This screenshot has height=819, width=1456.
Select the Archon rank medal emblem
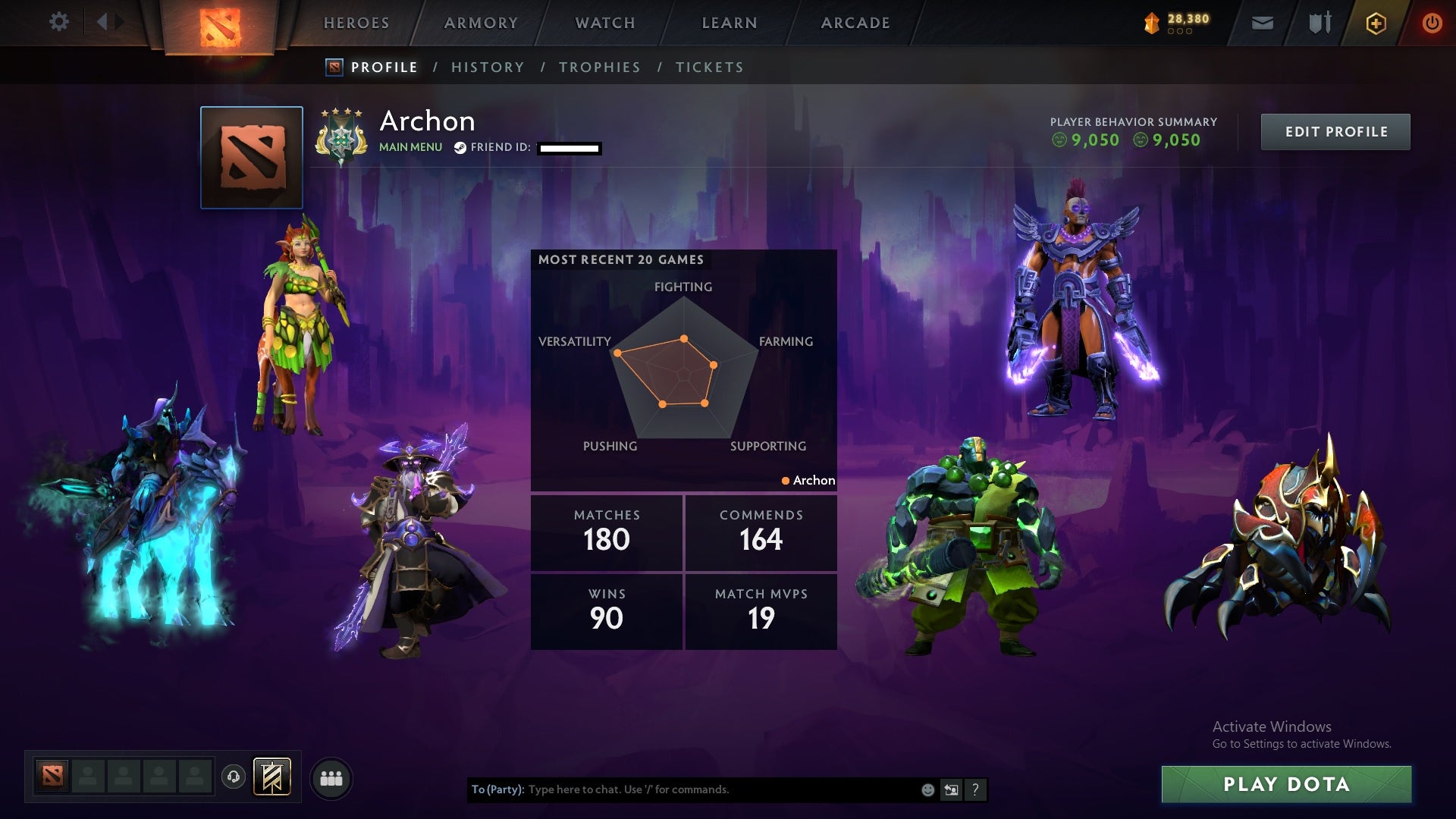tap(343, 133)
